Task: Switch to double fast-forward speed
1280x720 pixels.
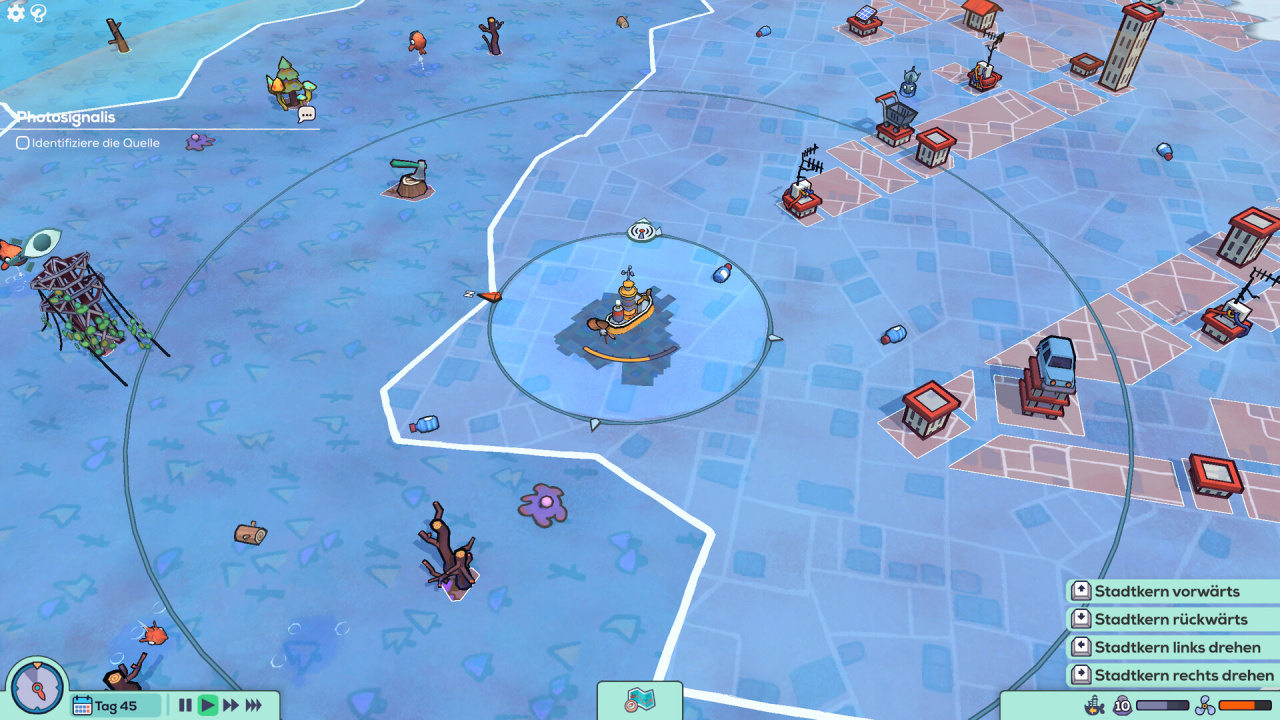Action: pyautogui.click(x=230, y=705)
